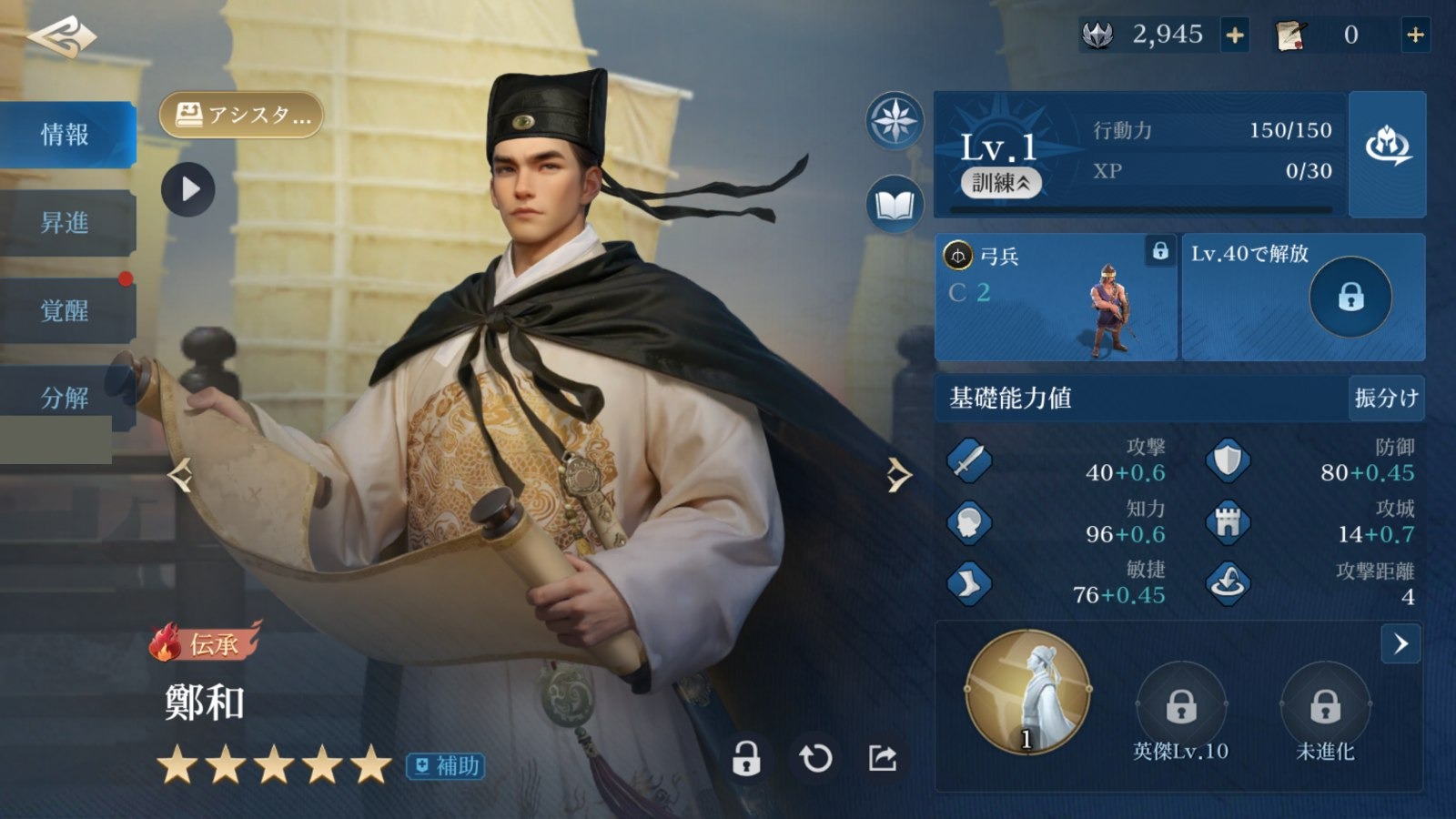The image size is (1456, 819).
Task: Click the 訓練 training button
Action: pos(1001,183)
